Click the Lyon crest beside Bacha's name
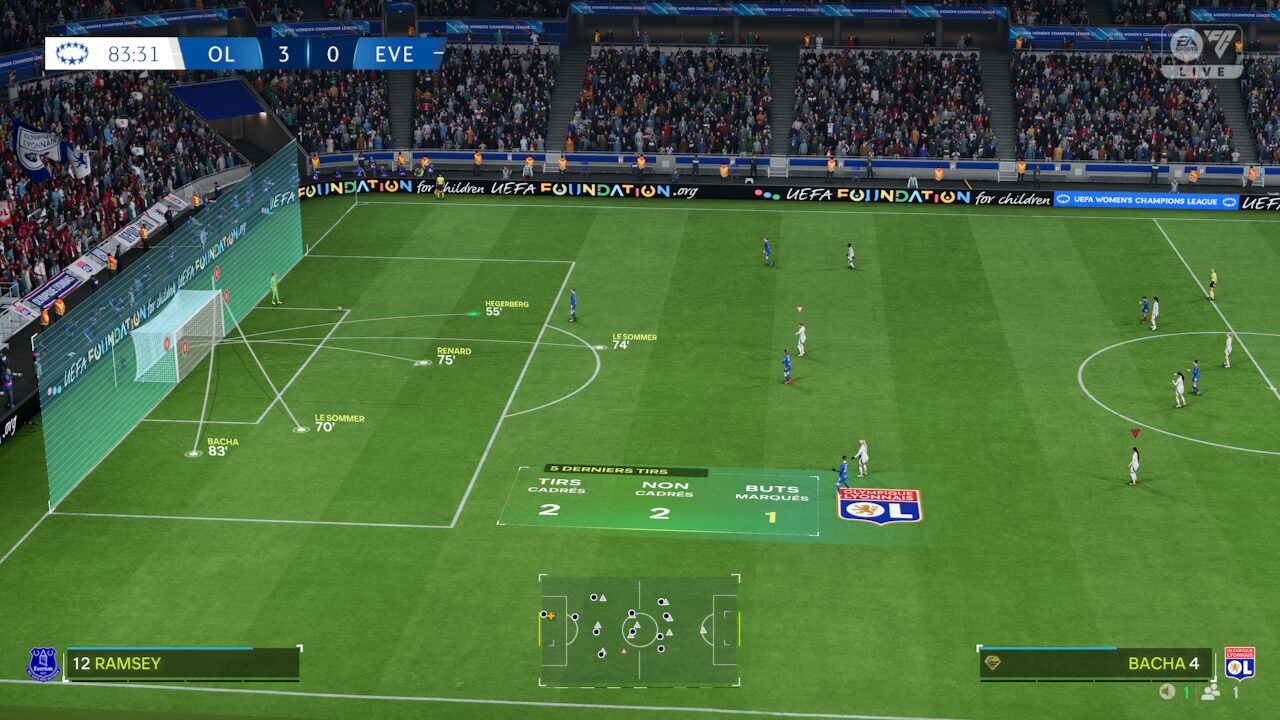 click(1240, 663)
